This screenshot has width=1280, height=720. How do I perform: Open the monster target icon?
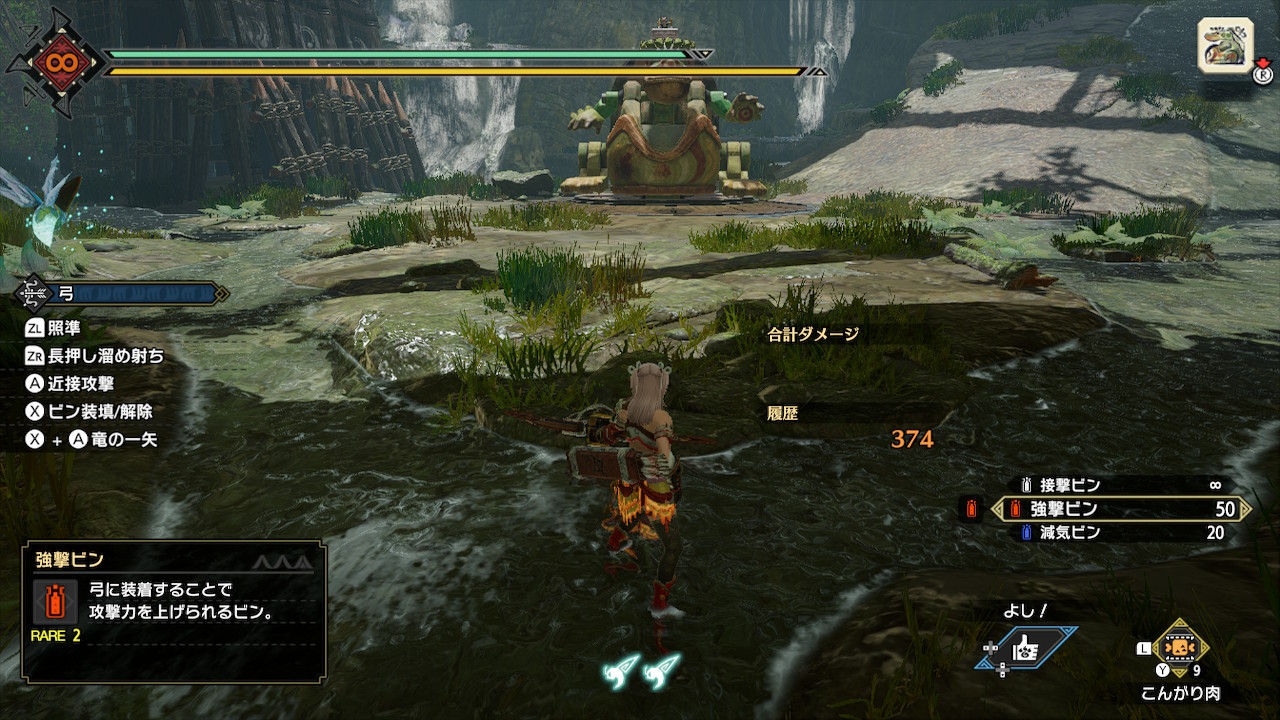coord(1225,45)
